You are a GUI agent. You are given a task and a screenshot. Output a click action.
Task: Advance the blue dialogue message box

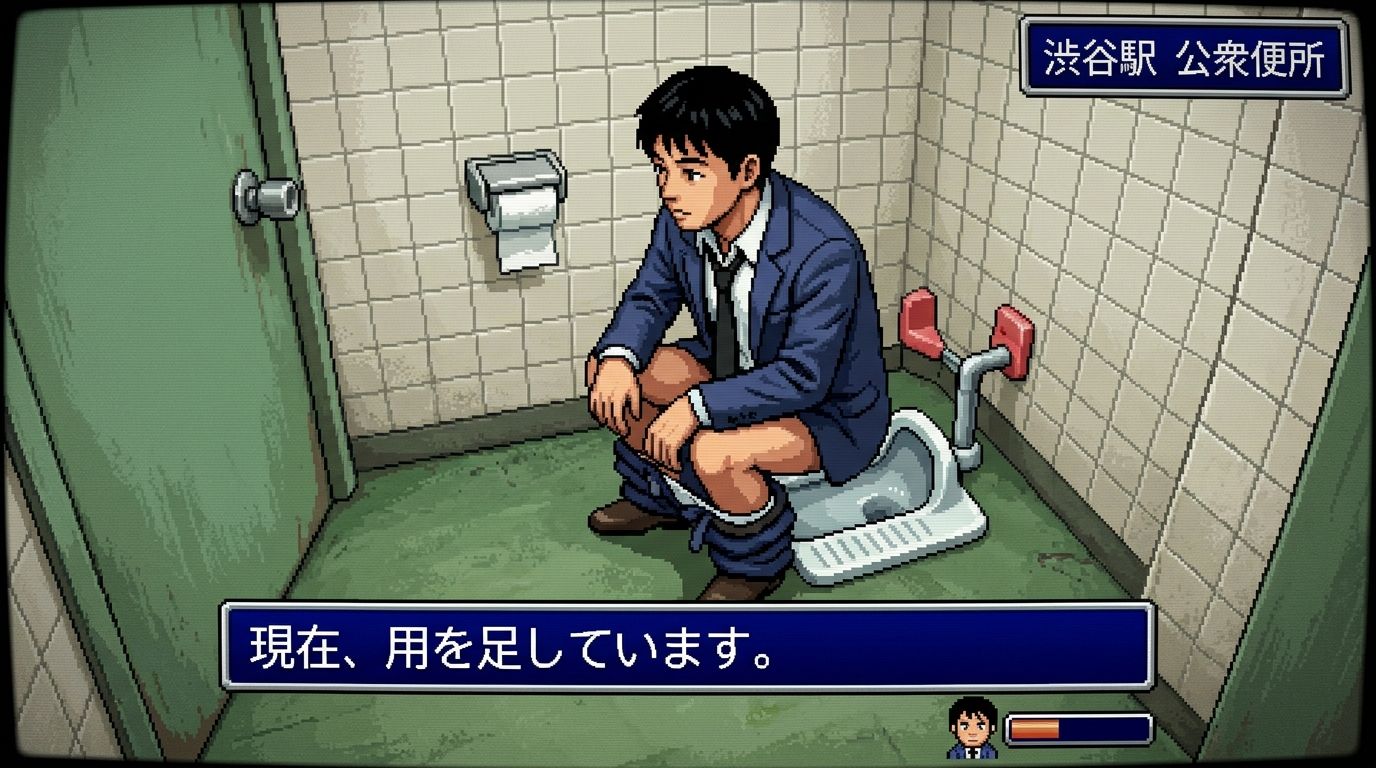pos(687,647)
